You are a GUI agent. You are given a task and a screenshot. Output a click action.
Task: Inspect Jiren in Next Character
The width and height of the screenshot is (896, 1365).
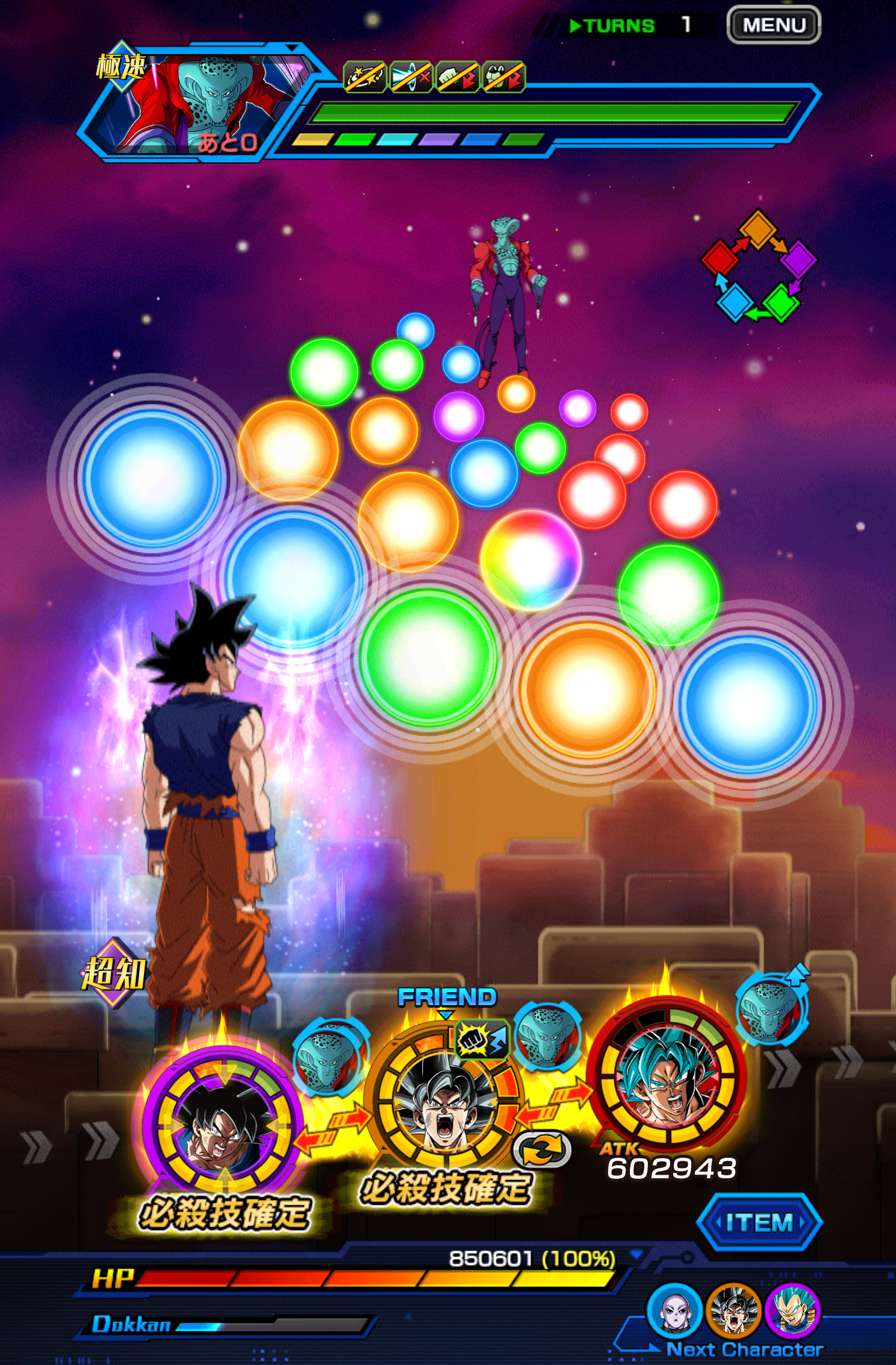(x=674, y=1311)
